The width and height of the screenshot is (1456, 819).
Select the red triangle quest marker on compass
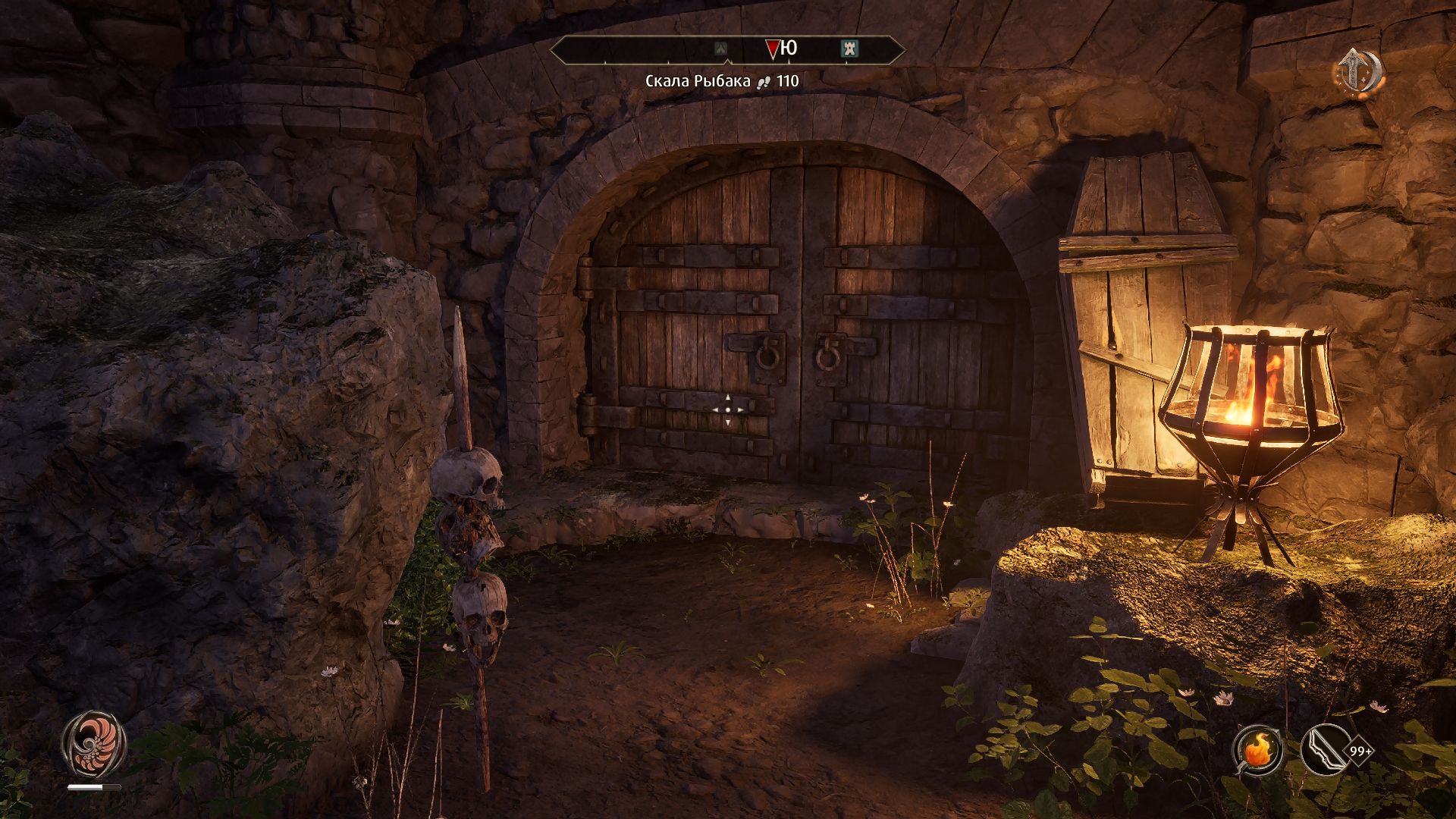(772, 49)
